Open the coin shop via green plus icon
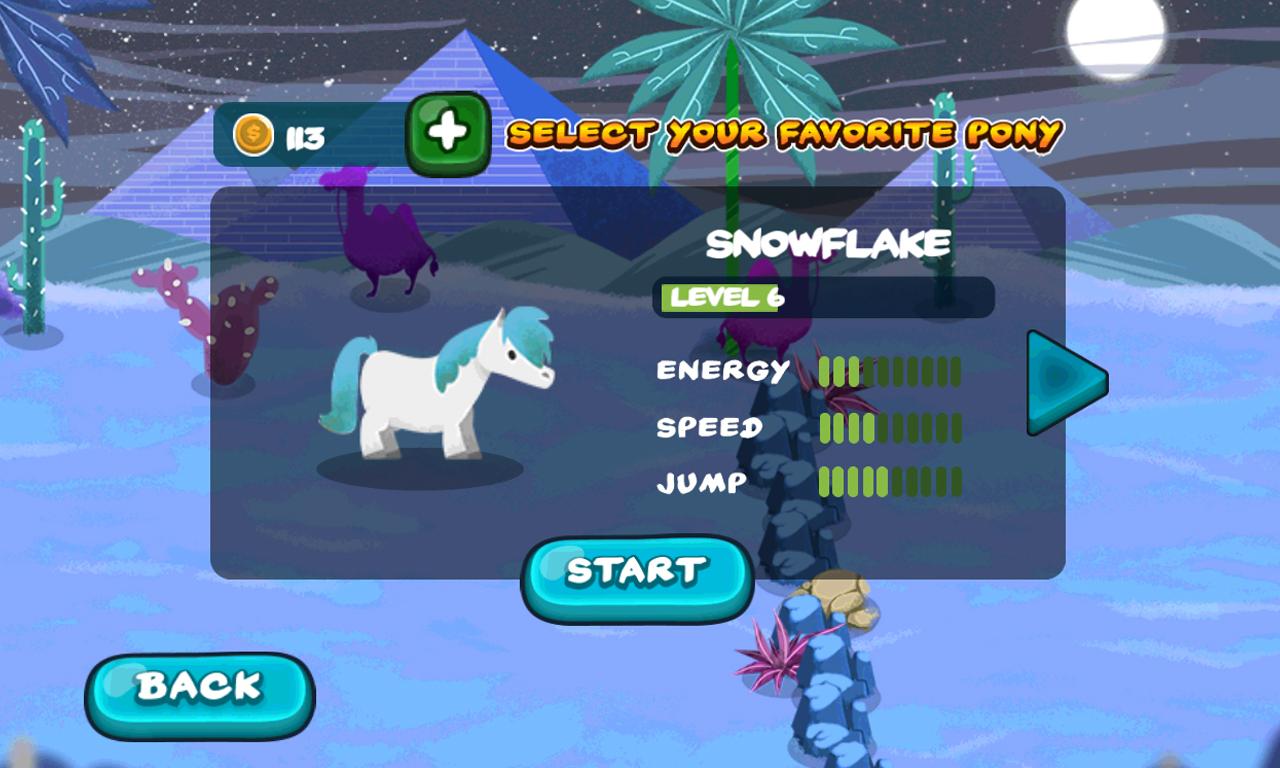The height and width of the screenshot is (768, 1280). coord(446,133)
